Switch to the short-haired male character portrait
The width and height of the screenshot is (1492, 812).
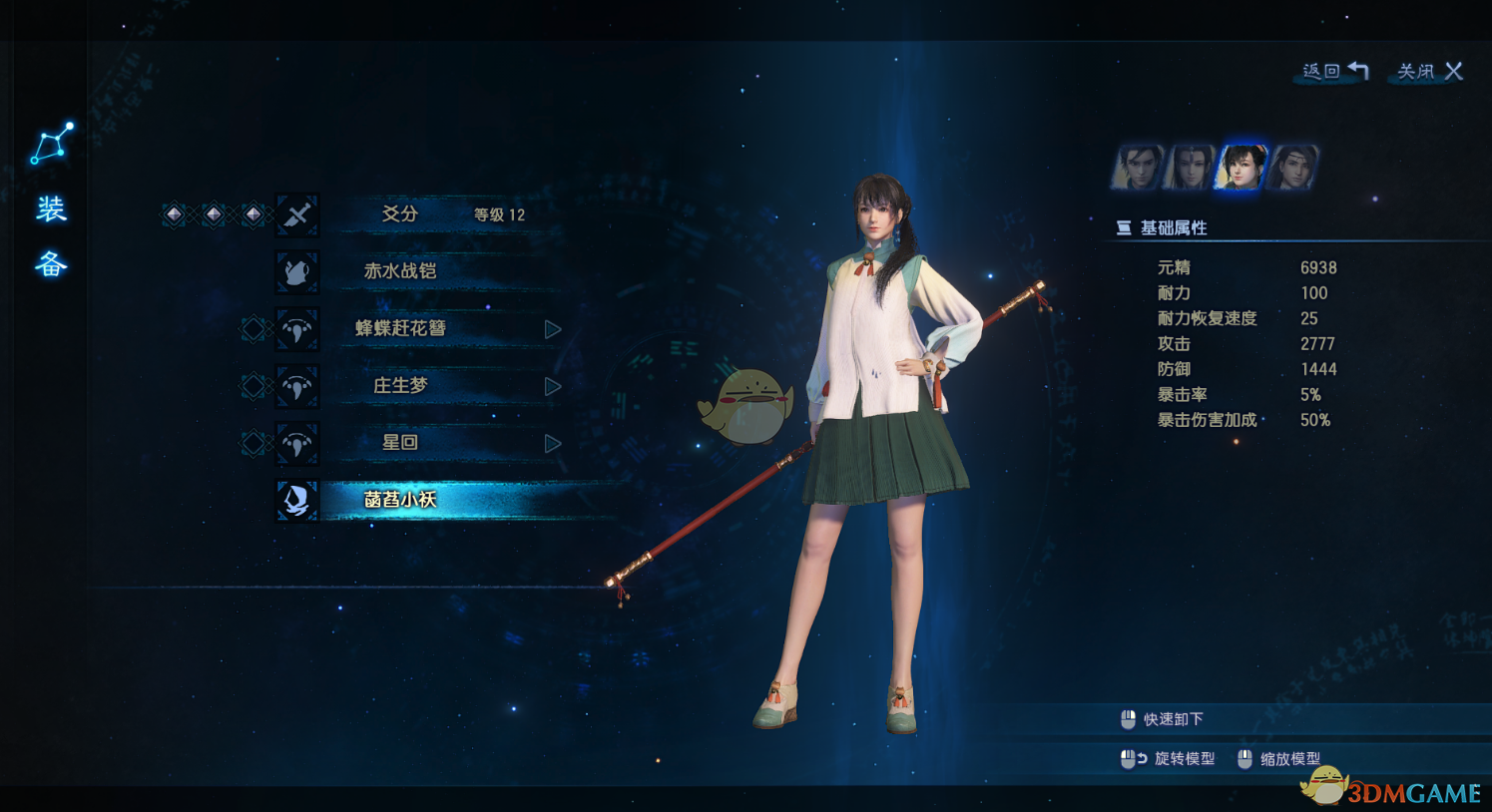point(1139,167)
